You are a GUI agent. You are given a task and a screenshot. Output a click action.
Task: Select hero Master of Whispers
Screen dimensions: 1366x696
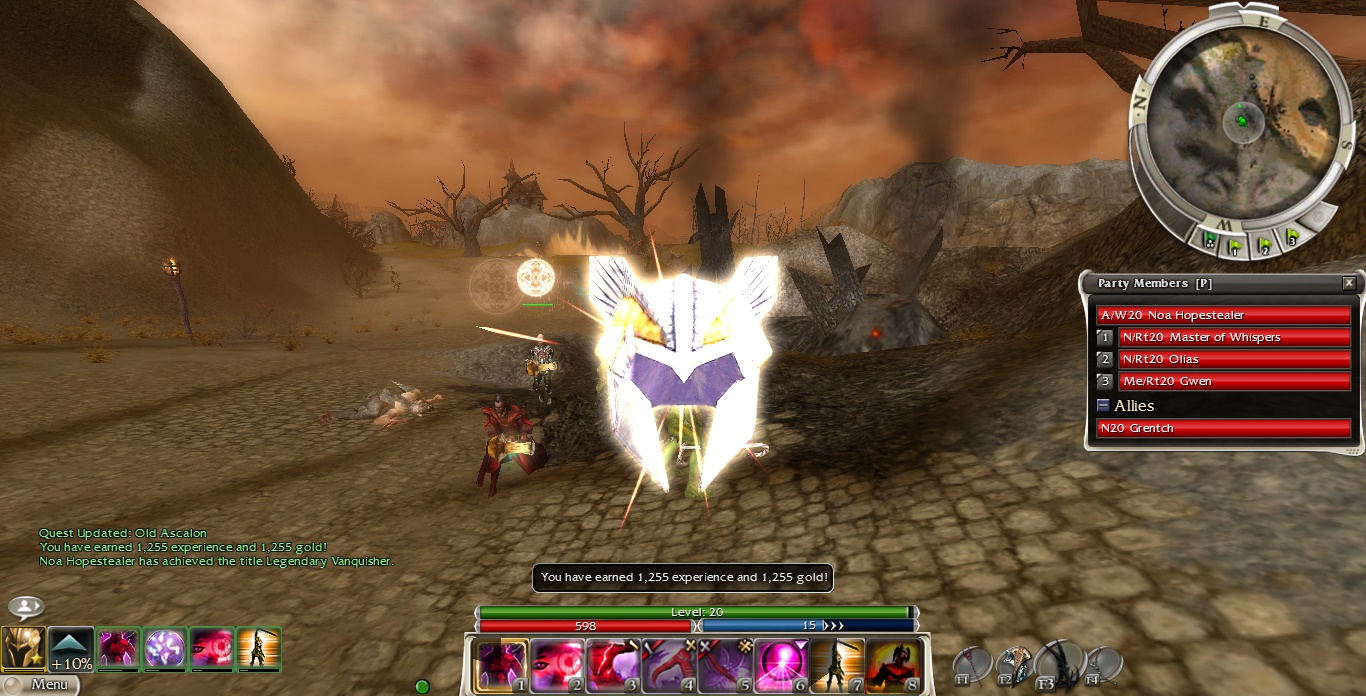[x=1234, y=337]
